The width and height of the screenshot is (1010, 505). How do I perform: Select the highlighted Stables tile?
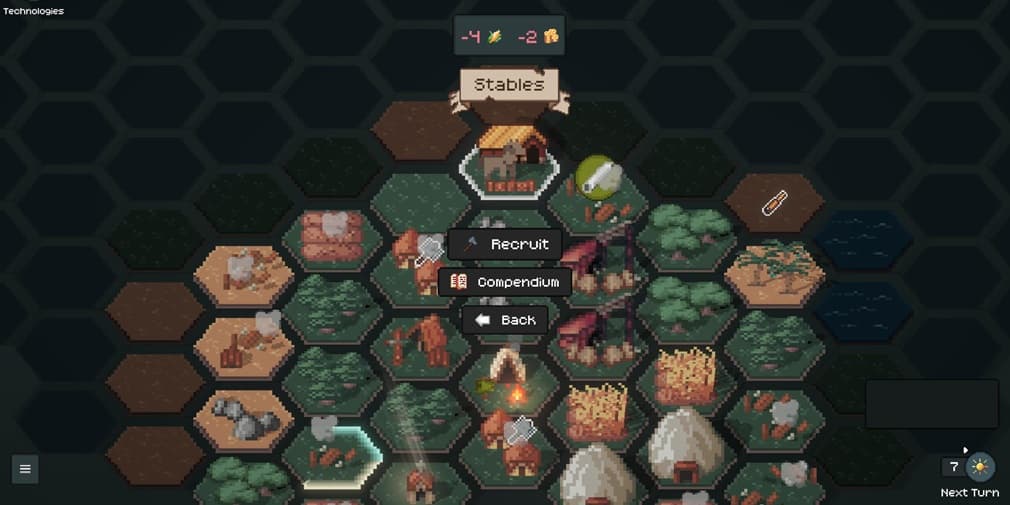(x=510, y=162)
